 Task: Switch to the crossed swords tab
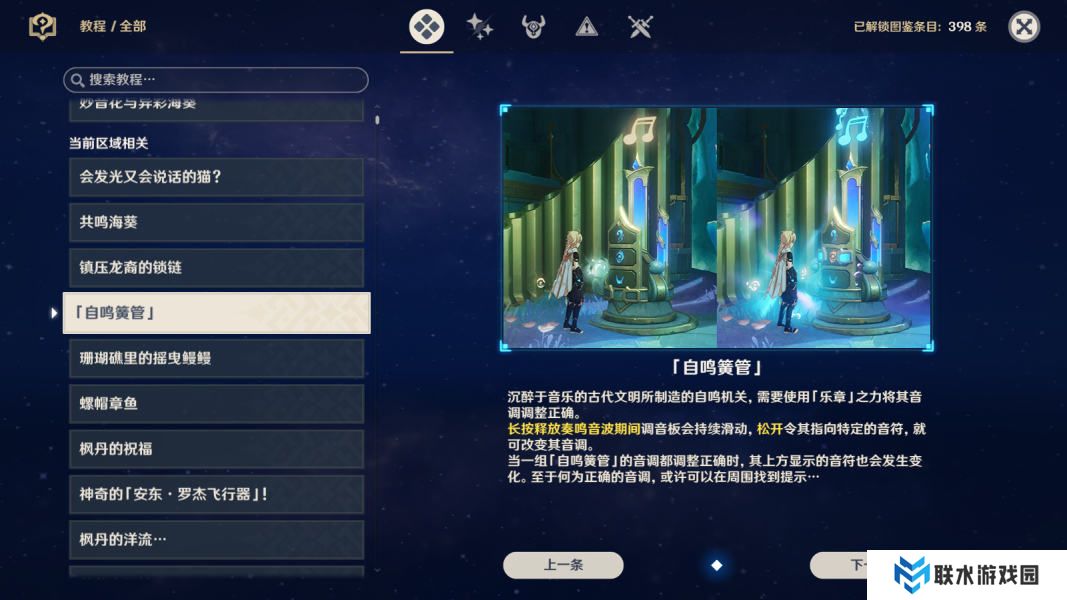pyautogui.click(x=641, y=27)
